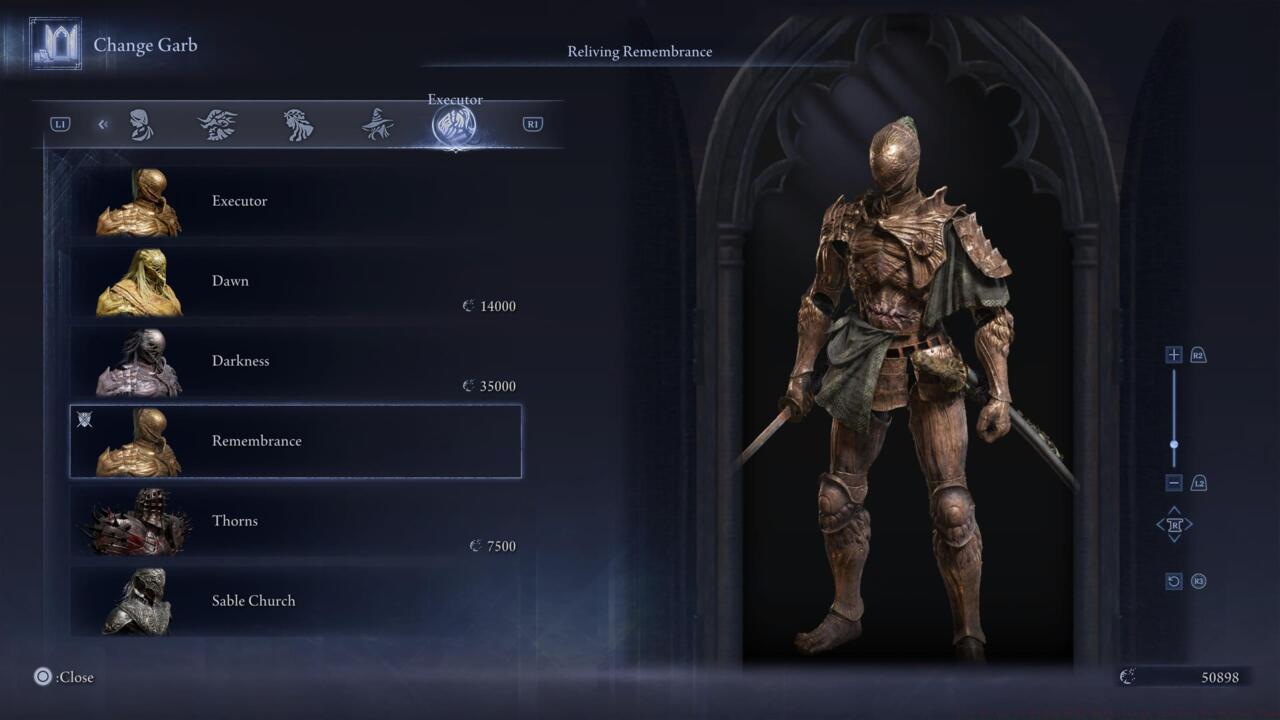Open the laurel-wreathed head character tab
The width and height of the screenshot is (1280, 720).
(x=298, y=125)
